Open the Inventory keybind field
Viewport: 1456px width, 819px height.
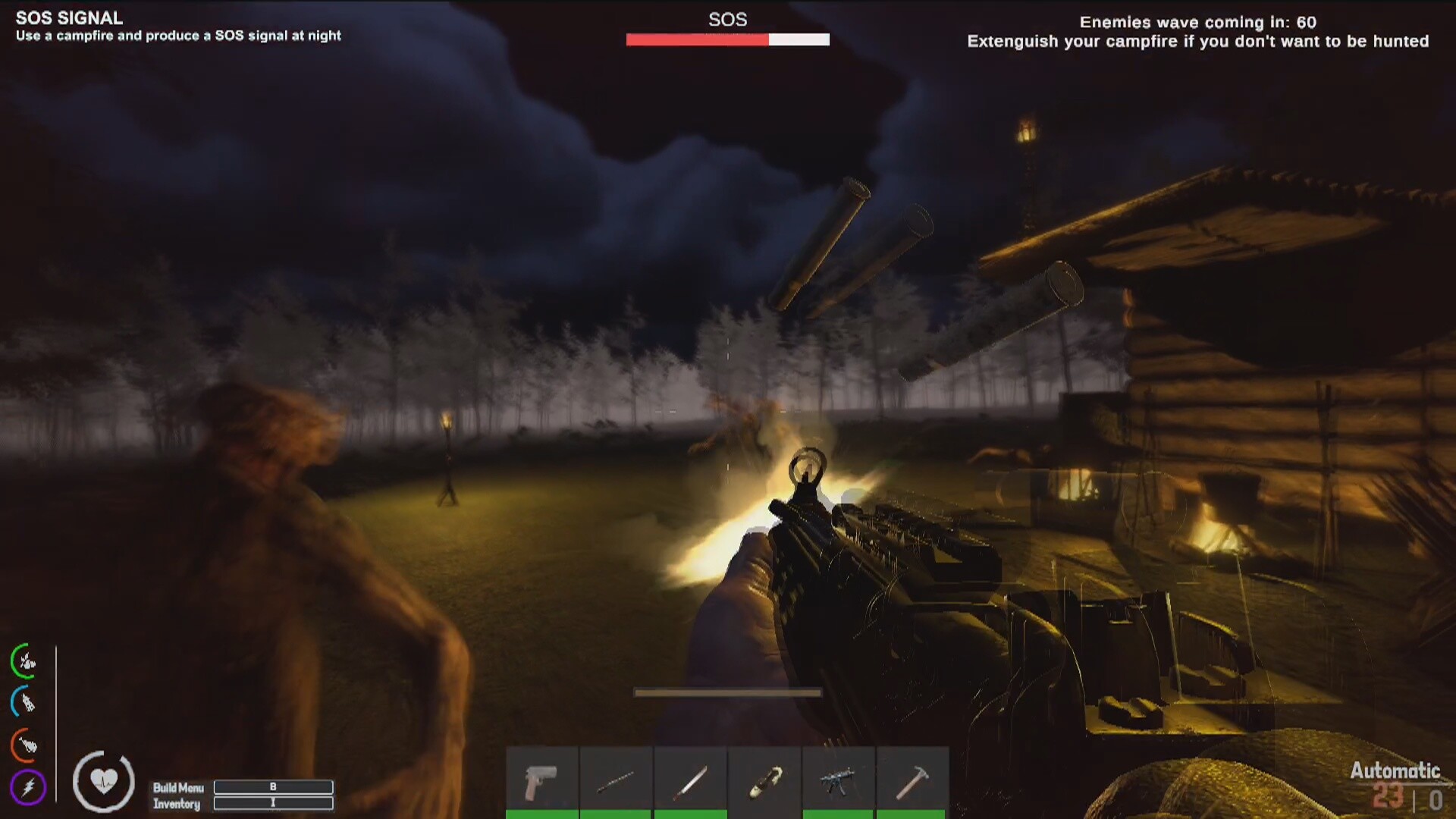point(275,803)
